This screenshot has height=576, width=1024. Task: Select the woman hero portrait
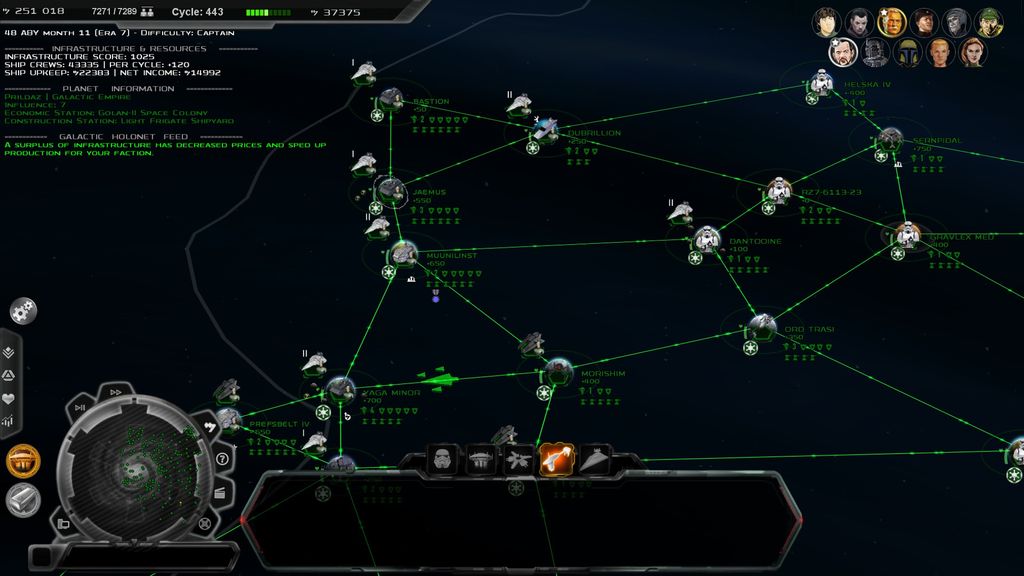(972, 52)
